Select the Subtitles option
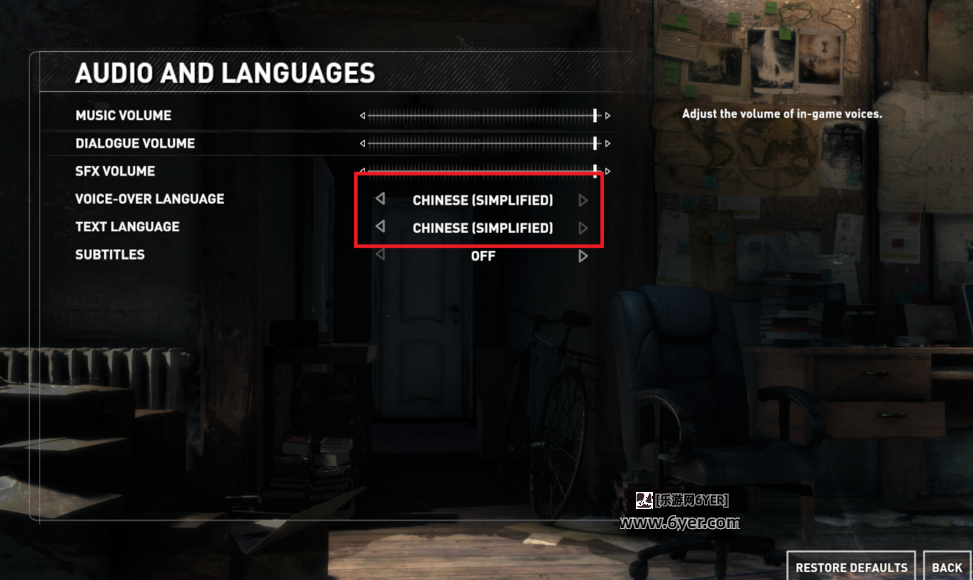Screen dimensions: 973x580 [x=110, y=255]
